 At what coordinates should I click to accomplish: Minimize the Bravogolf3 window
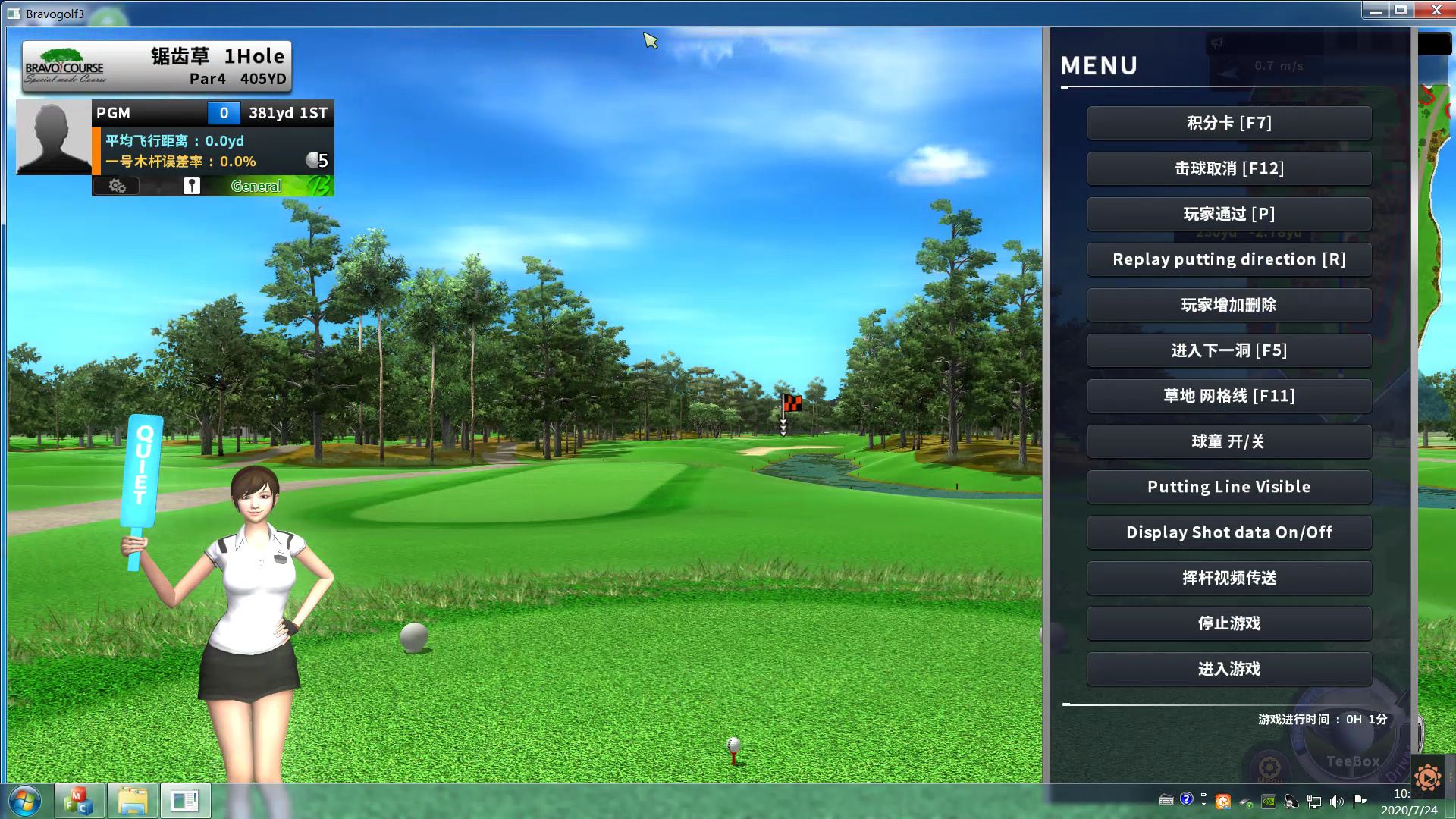(1376, 10)
